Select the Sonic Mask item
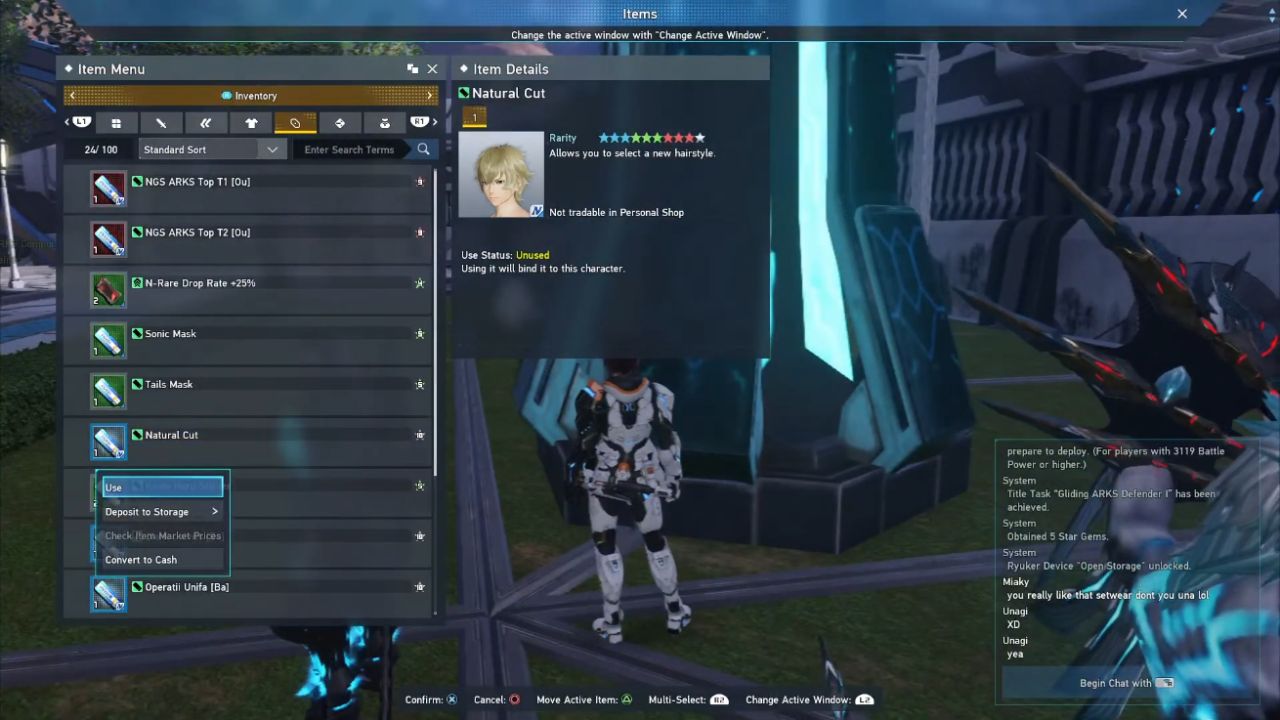Screen dimensions: 1280x720 [248, 340]
